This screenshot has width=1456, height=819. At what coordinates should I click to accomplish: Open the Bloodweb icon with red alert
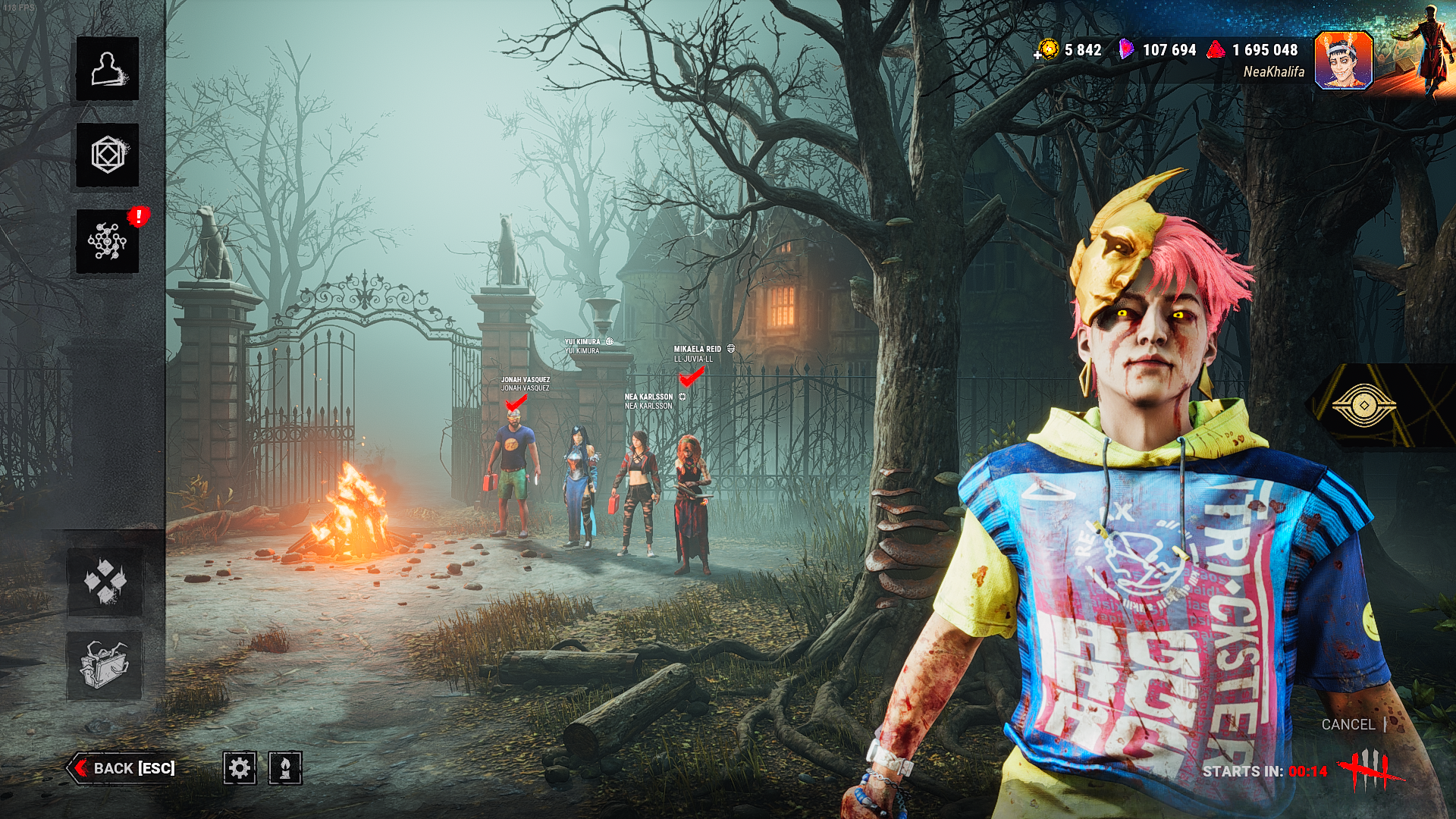(108, 241)
